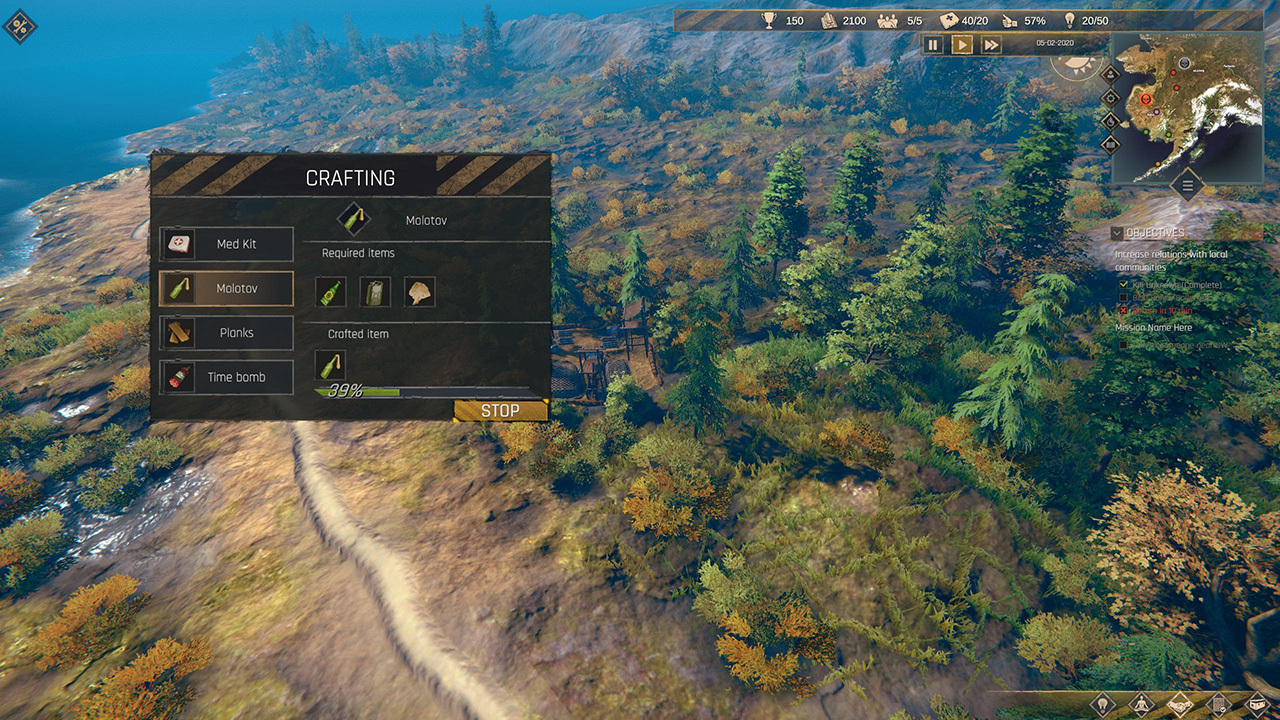1280x720 pixels.
Task: Switch time to fast-forward speed
Action: coord(990,44)
